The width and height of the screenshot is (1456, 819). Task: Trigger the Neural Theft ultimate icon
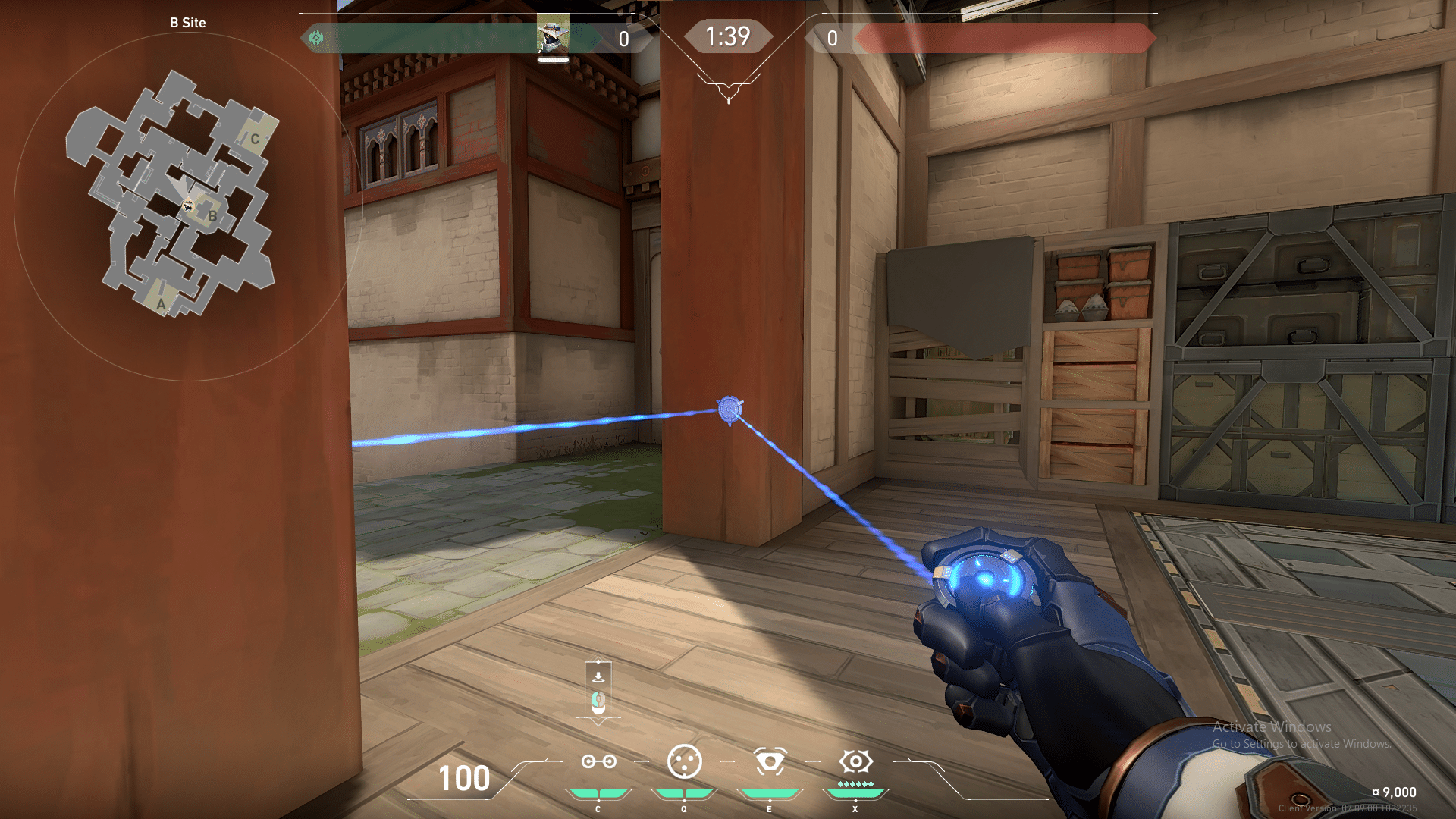[855, 761]
